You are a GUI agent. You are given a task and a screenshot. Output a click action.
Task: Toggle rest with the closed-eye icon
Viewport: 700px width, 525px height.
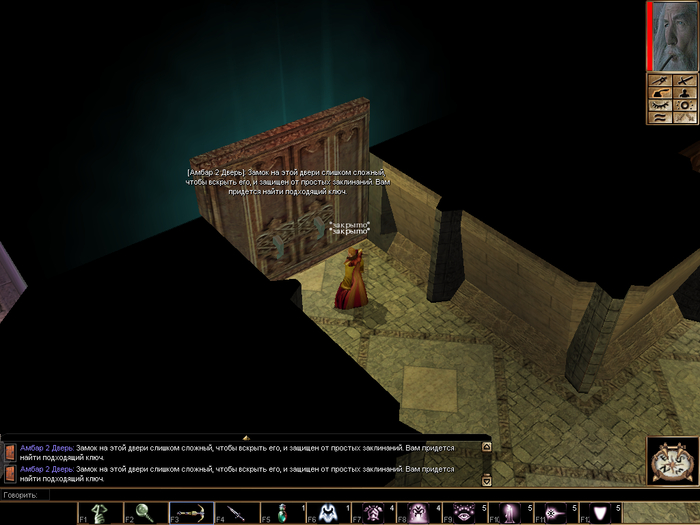coord(659,105)
